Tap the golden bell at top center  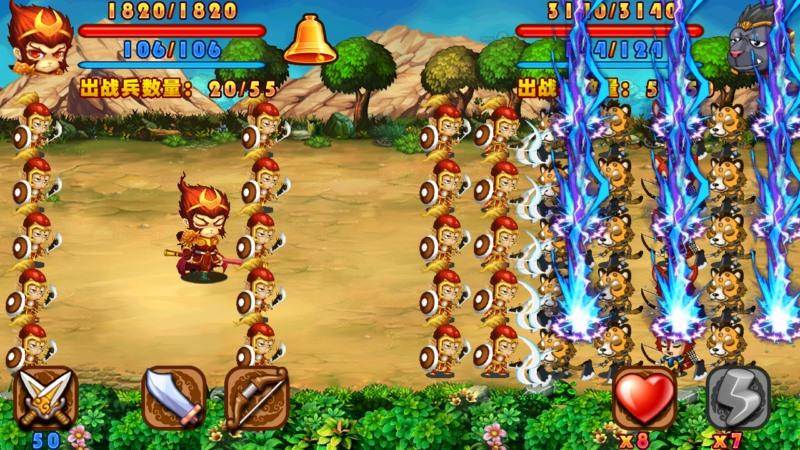(x=309, y=40)
